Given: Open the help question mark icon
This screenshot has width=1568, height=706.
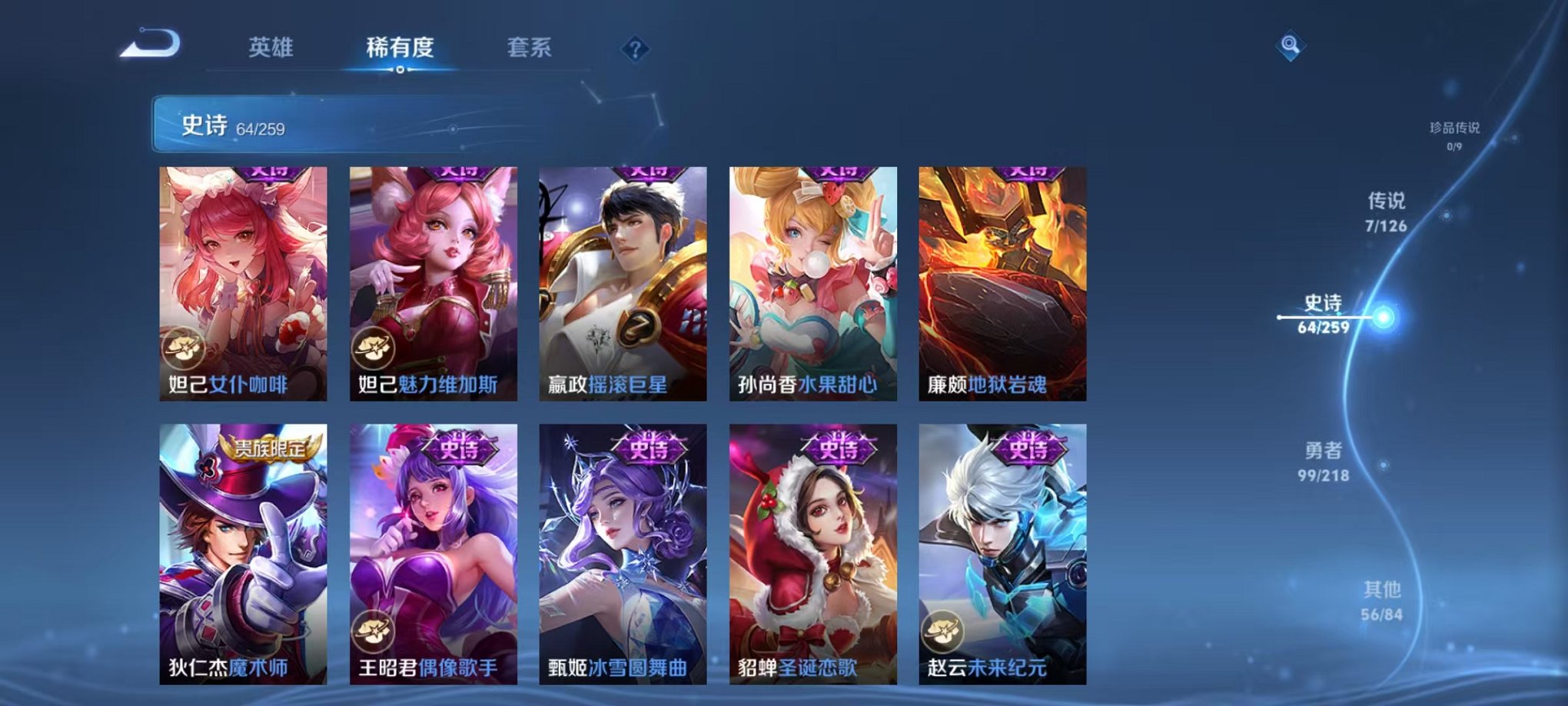Looking at the screenshot, I should [x=635, y=49].
